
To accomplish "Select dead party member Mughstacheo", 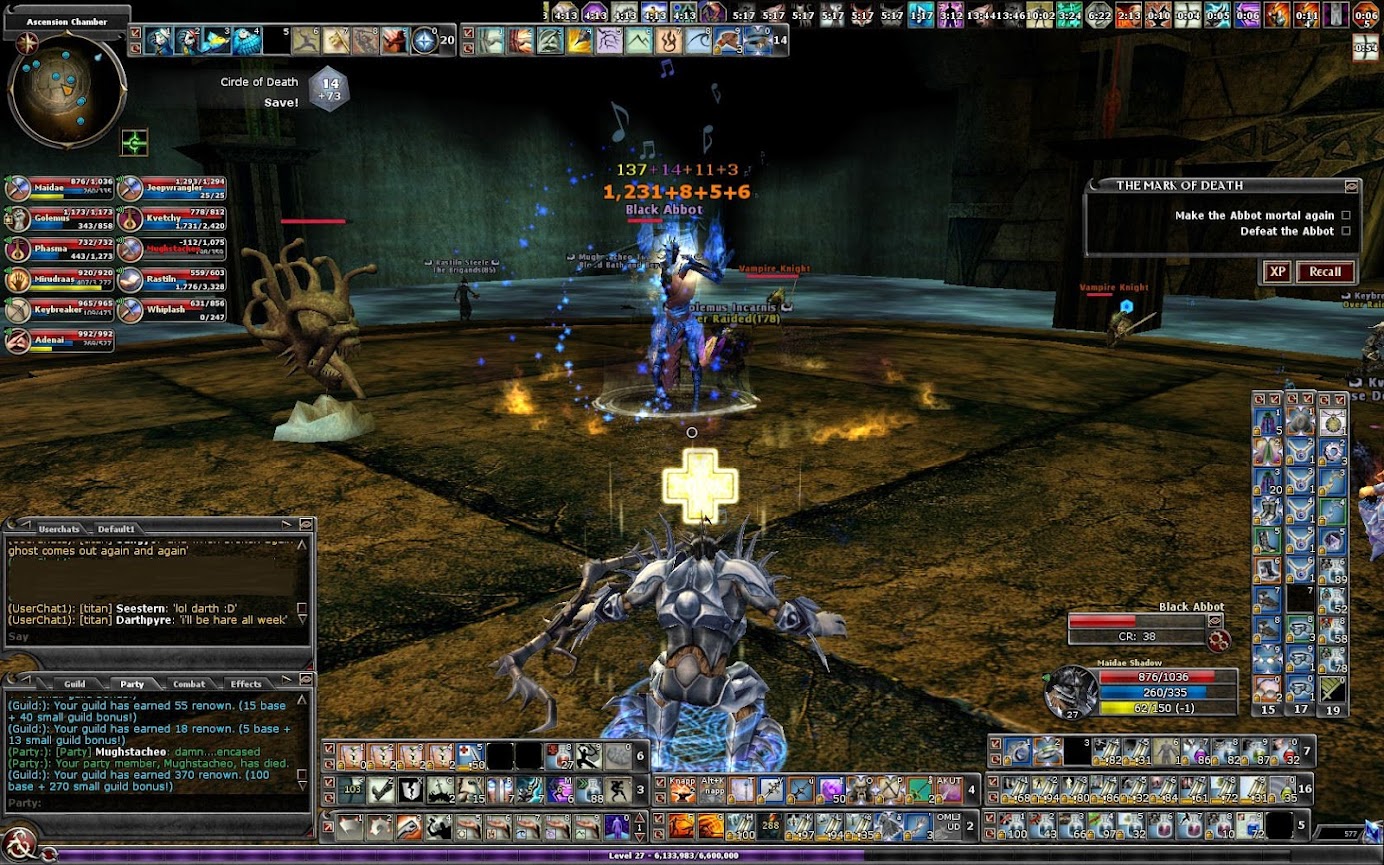I will (x=171, y=249).
